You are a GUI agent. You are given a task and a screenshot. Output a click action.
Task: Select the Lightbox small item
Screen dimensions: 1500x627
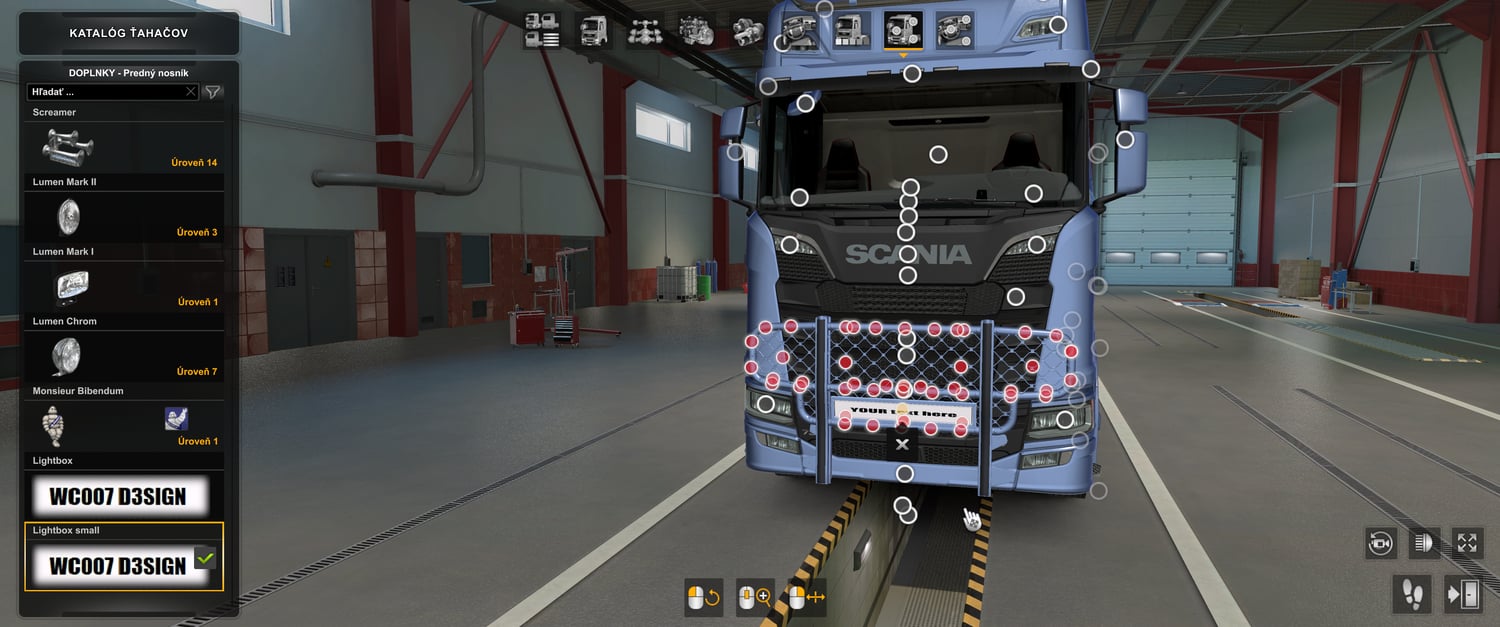click(x=124, y=565)
